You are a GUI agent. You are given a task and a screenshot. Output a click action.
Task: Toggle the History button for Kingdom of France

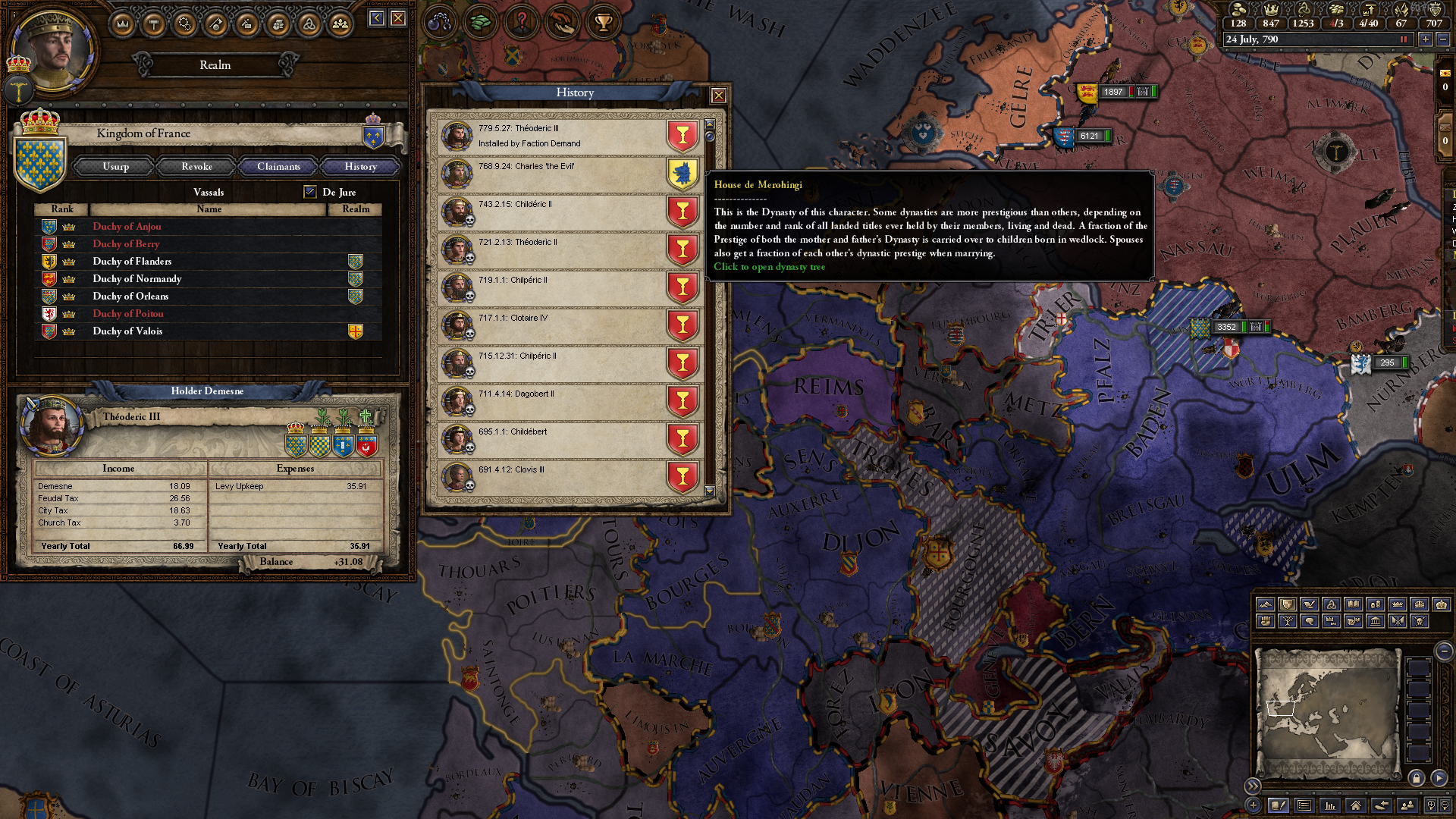pyautogui.click(x=360, y=167)
